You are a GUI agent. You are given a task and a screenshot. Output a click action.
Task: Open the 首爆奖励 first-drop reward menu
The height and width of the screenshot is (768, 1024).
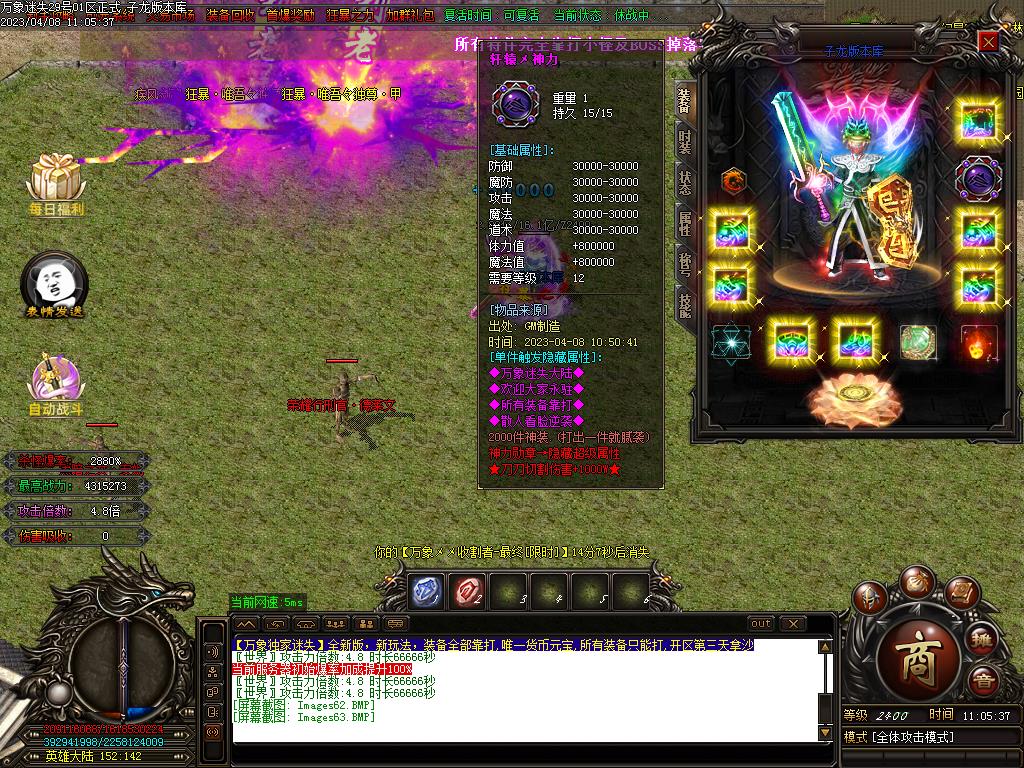point(290,16)
